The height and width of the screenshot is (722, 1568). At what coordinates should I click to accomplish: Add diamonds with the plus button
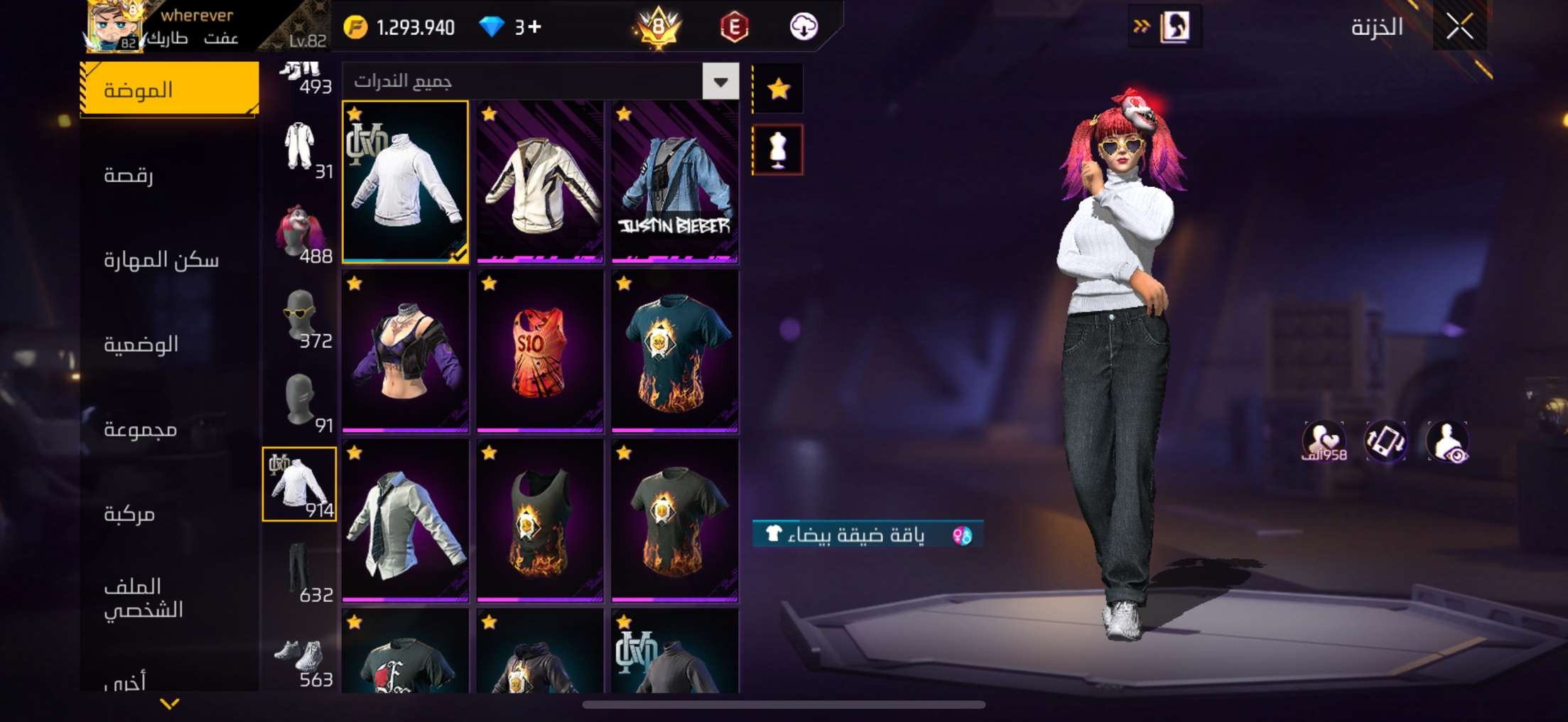point(535,27)
